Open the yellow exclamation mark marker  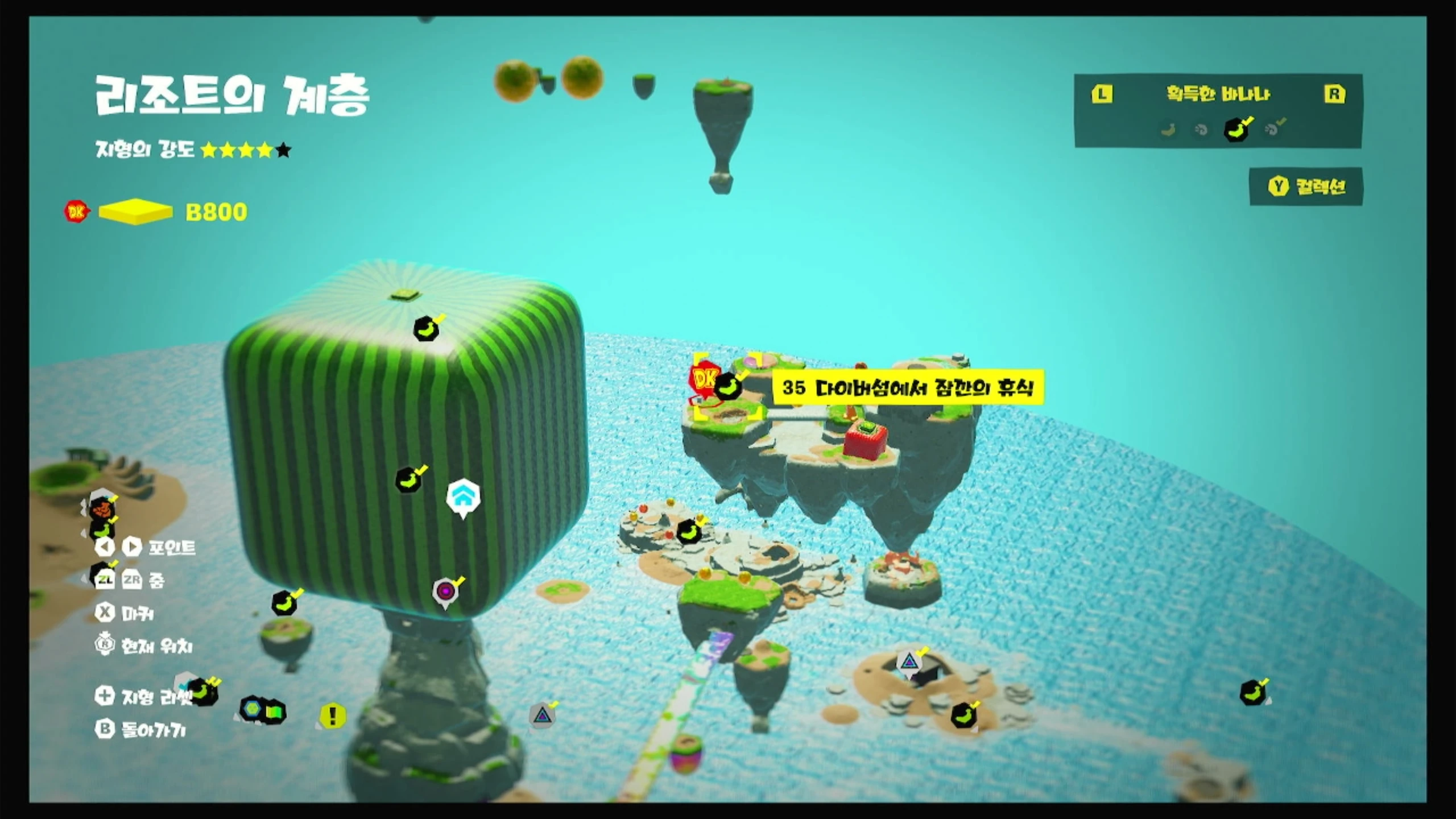[333, 715]
